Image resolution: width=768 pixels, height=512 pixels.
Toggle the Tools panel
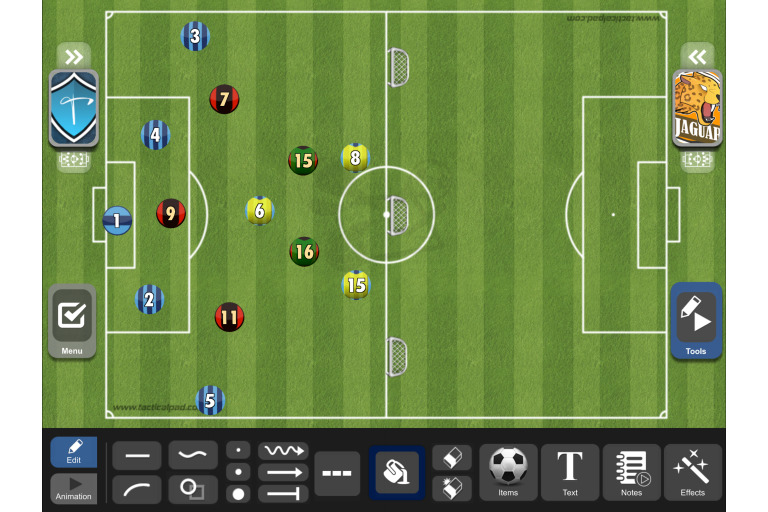(696, 321)
